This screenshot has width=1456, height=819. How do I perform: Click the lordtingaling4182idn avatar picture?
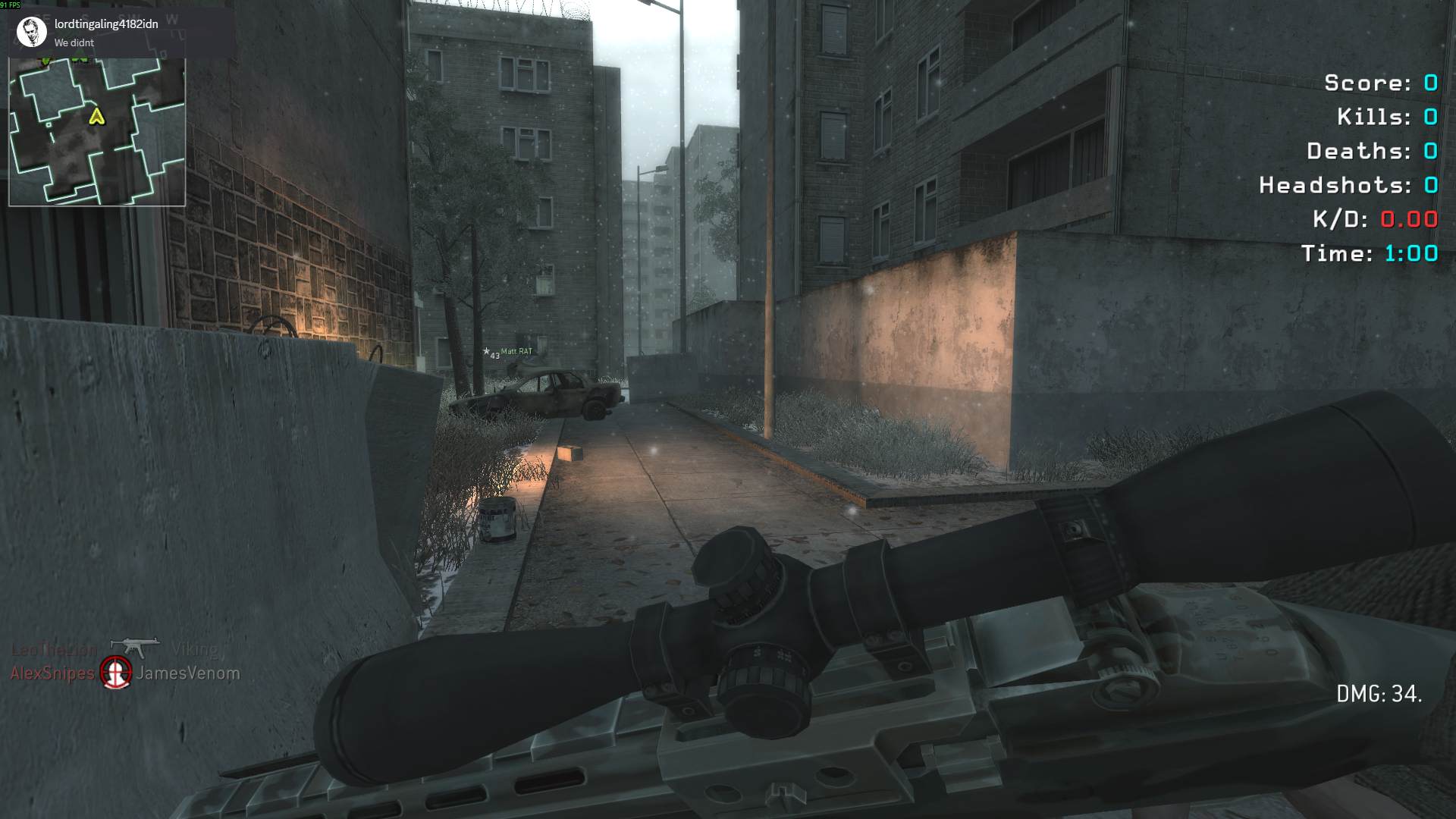[x=32, y=32]
